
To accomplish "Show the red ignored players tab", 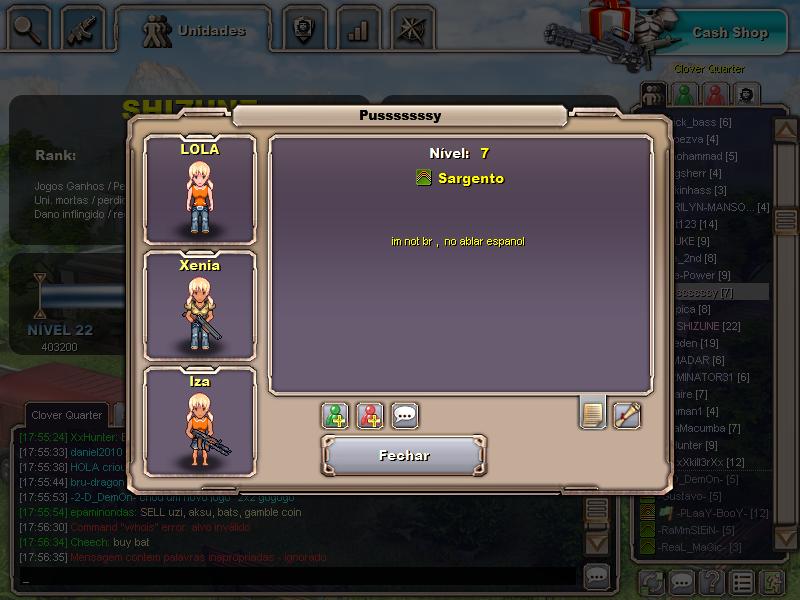I will 714,95.
